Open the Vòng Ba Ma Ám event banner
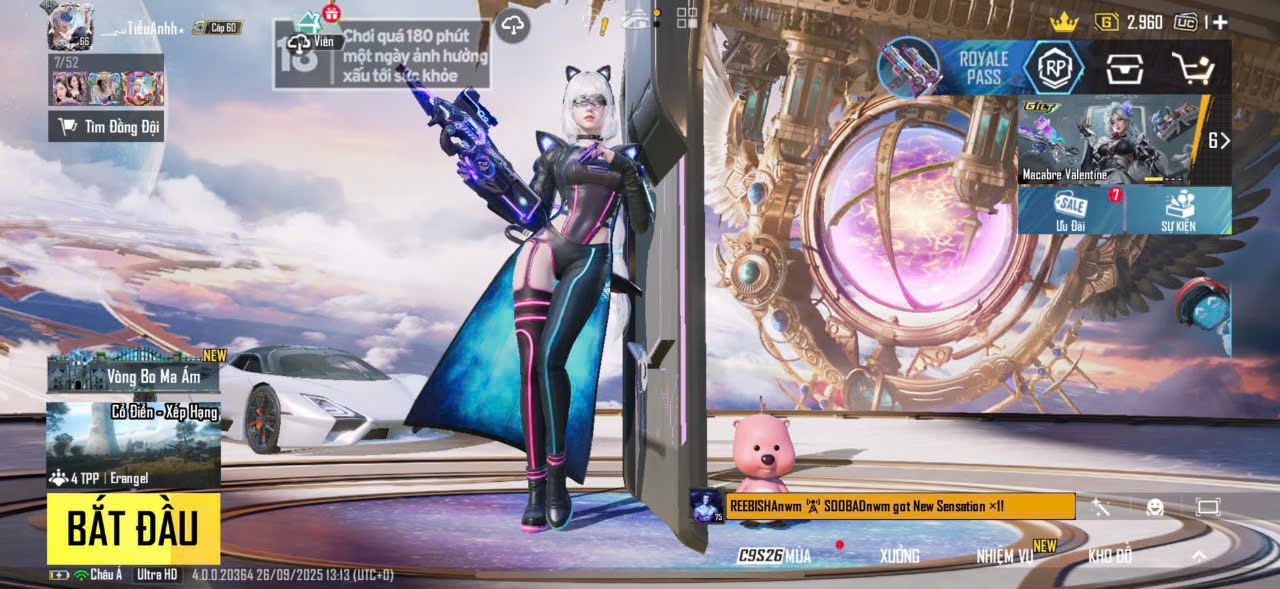Viewport: 1280px width, 589px height. pyautogui.click(x=133, y=372)
